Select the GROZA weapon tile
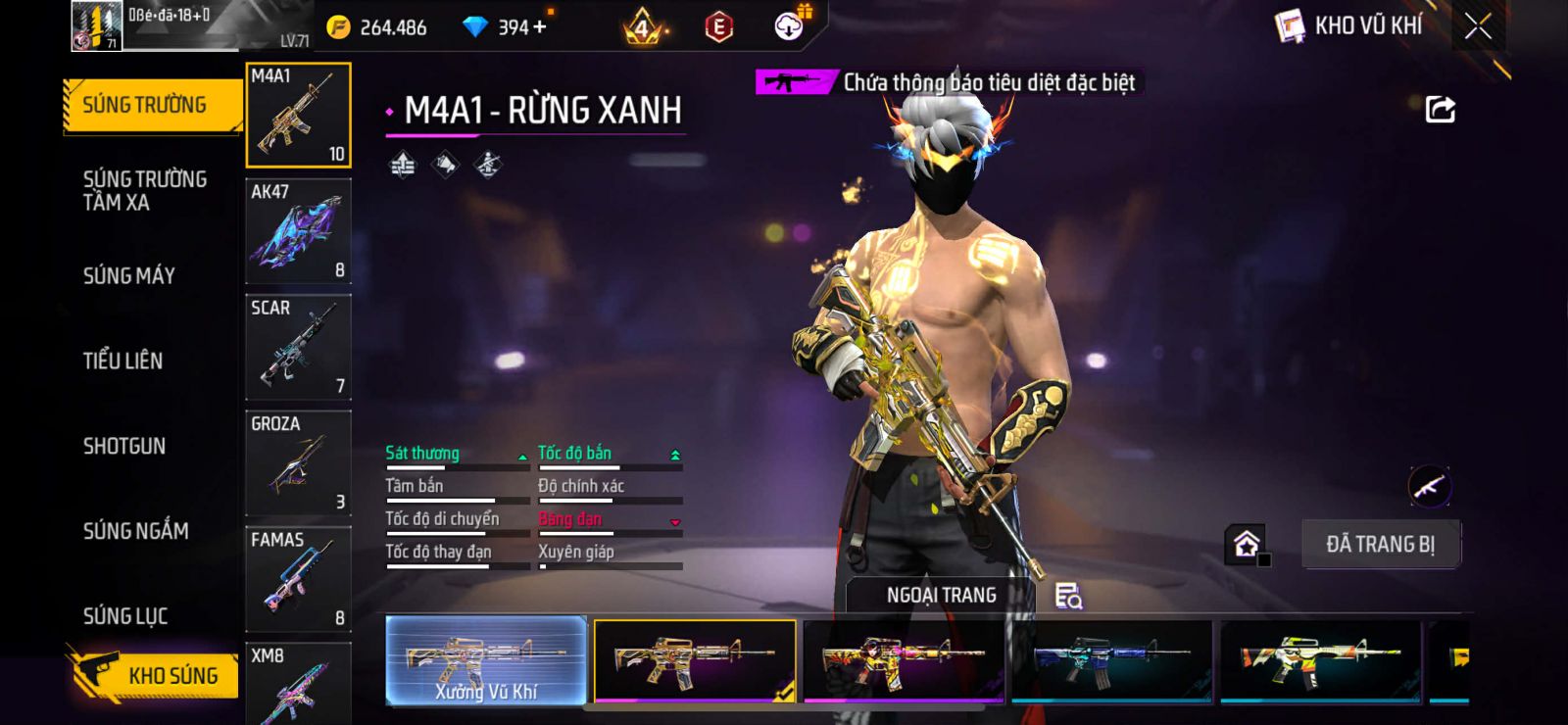This screenshot has width=1568, height=725. 298,462
